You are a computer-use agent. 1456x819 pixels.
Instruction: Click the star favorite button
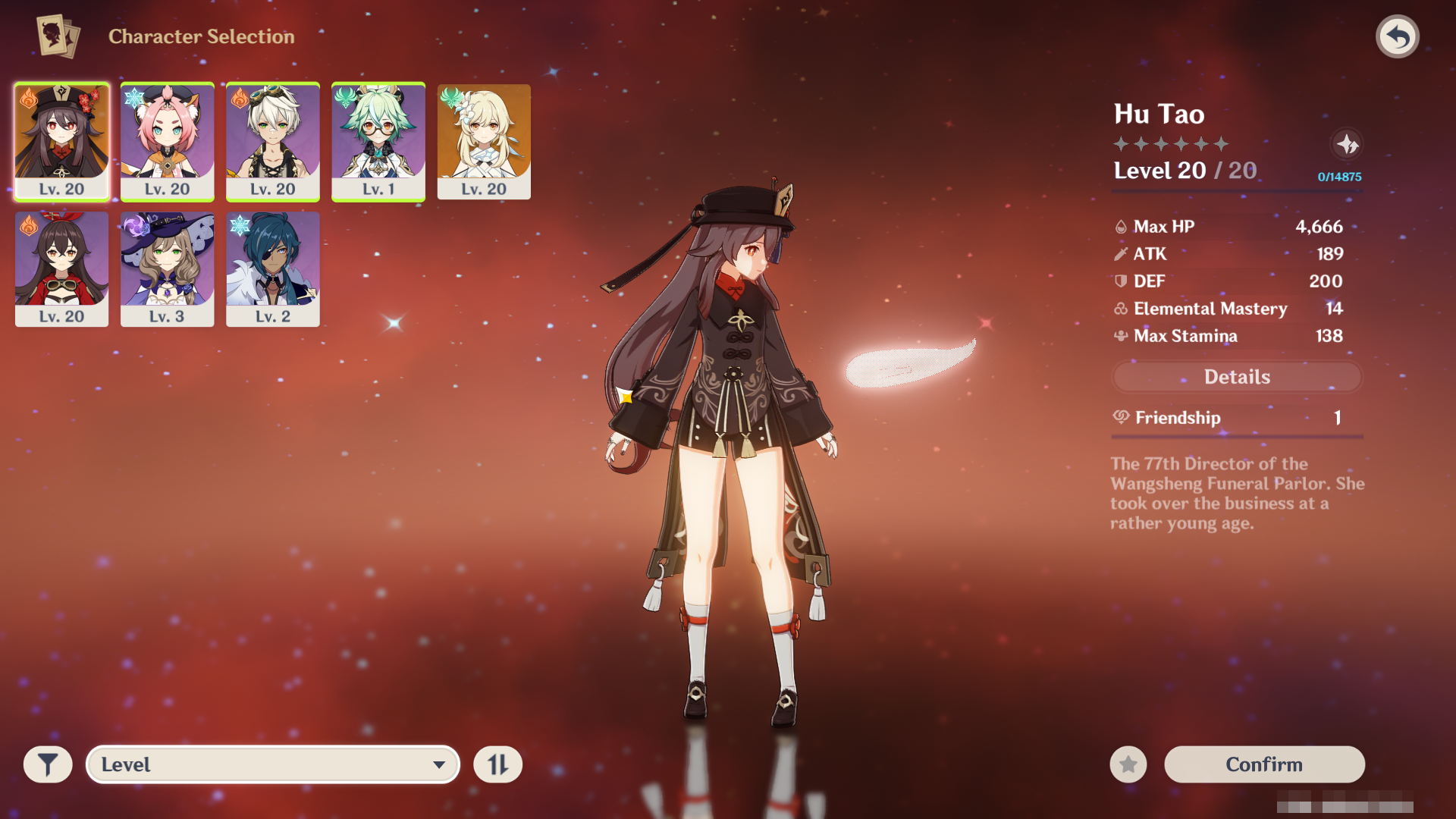click(x=1128, y=764)
